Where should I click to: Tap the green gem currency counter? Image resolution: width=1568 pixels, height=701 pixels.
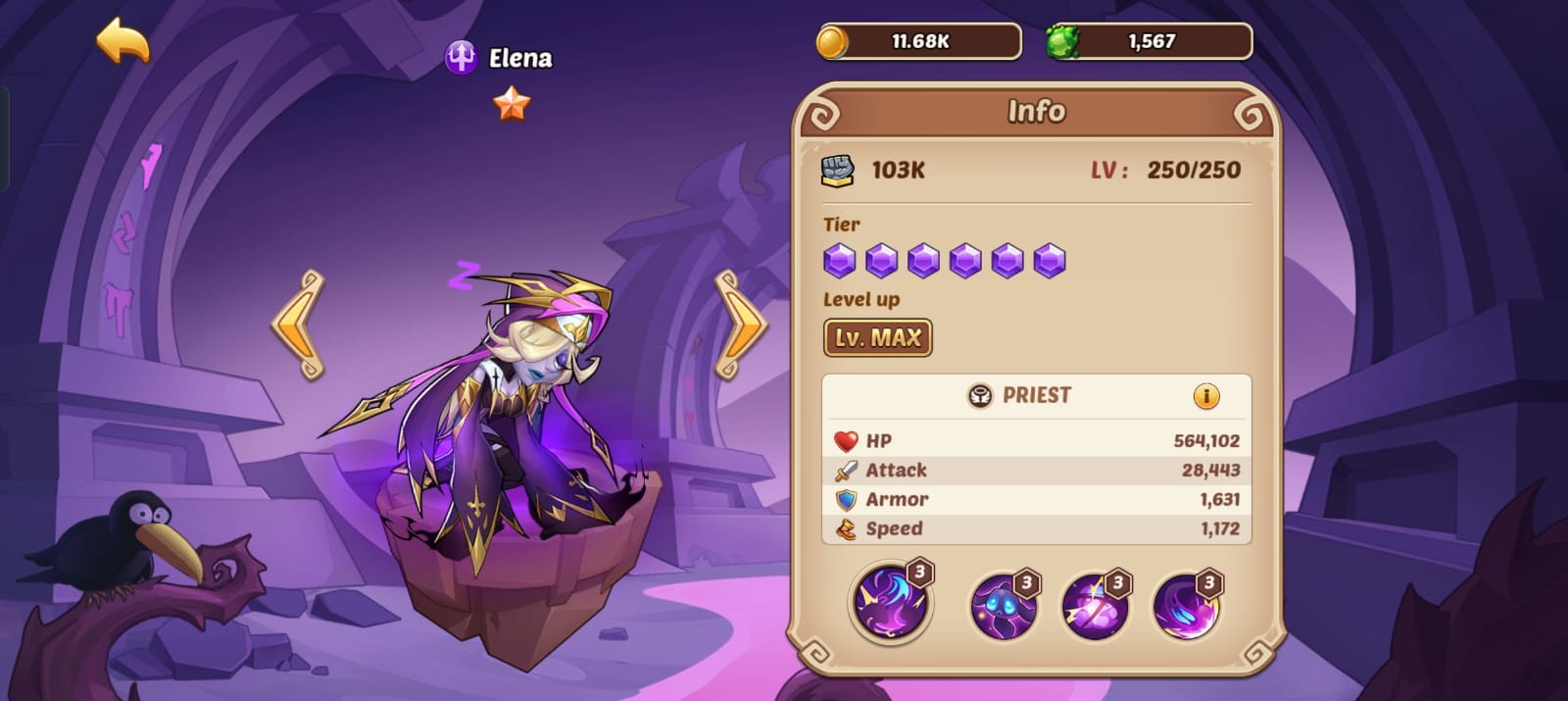(1150, 42)
